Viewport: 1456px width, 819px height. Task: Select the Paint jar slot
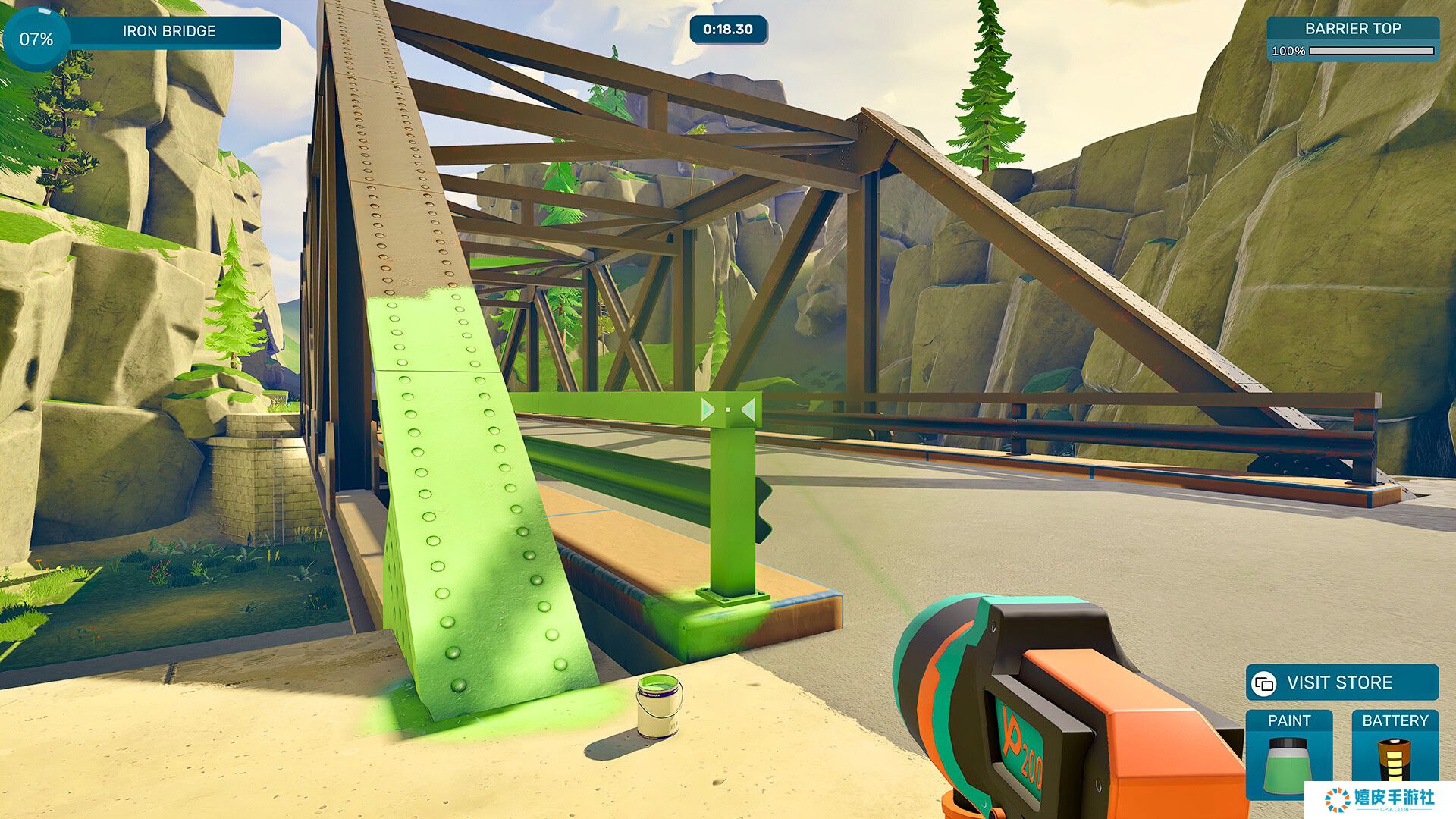coord(1288,755)
